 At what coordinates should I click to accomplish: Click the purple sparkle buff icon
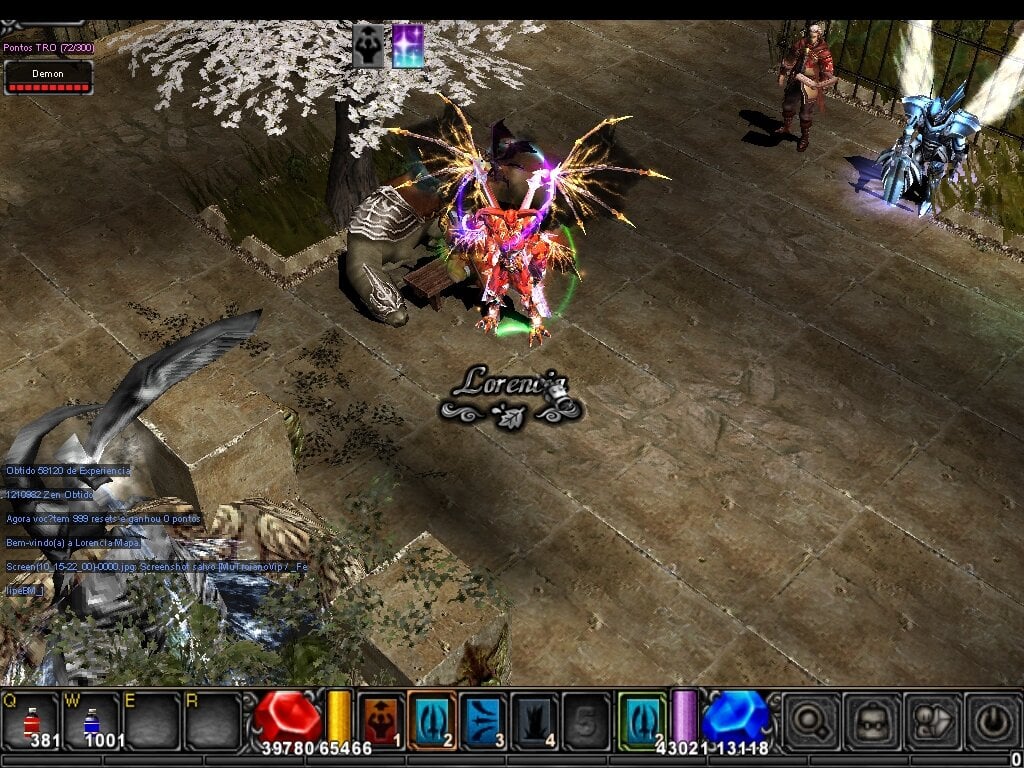coord(408,46)
